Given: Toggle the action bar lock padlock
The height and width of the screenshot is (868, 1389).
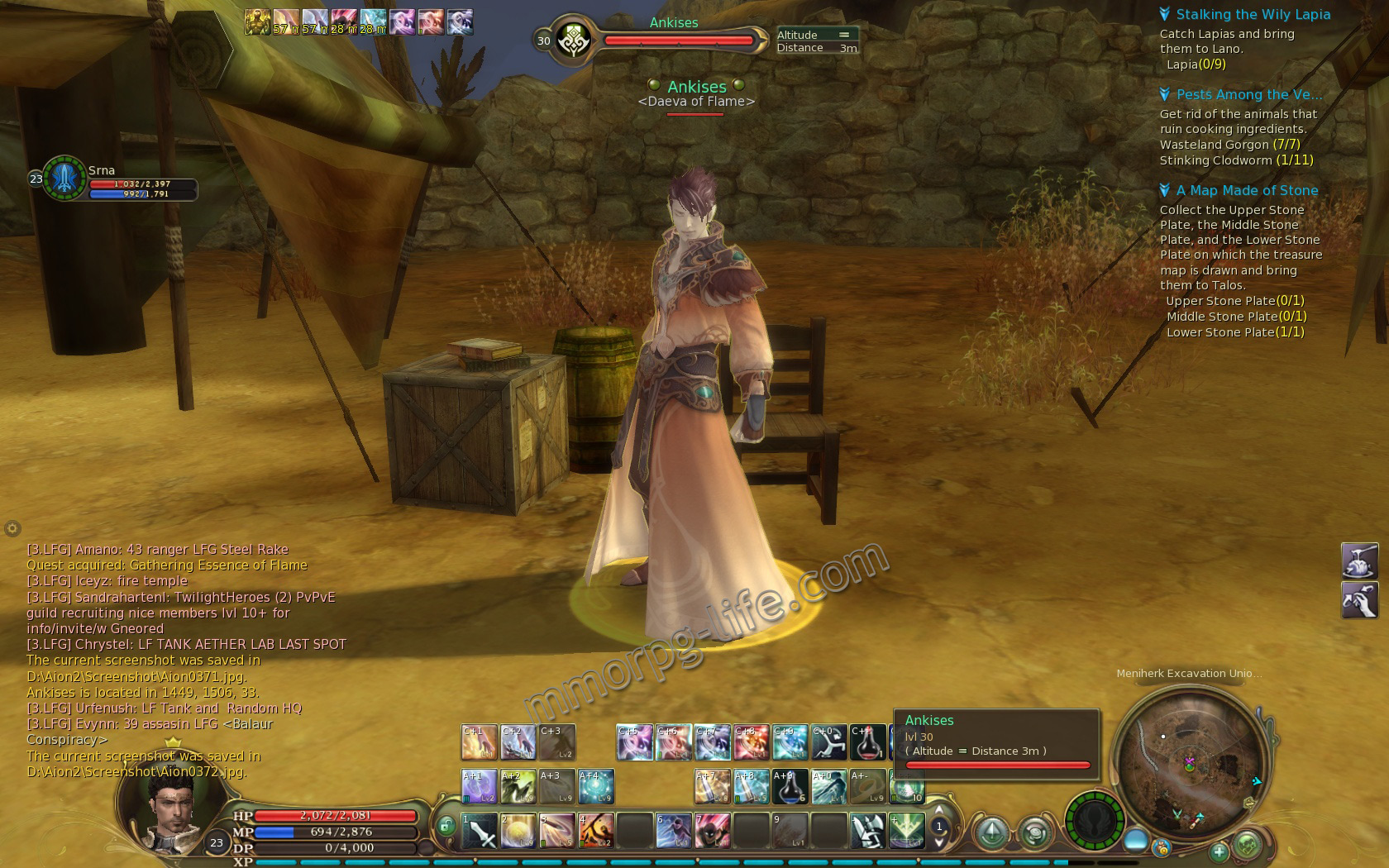Looking at the screenshot, I should click(x=447, y=826).
